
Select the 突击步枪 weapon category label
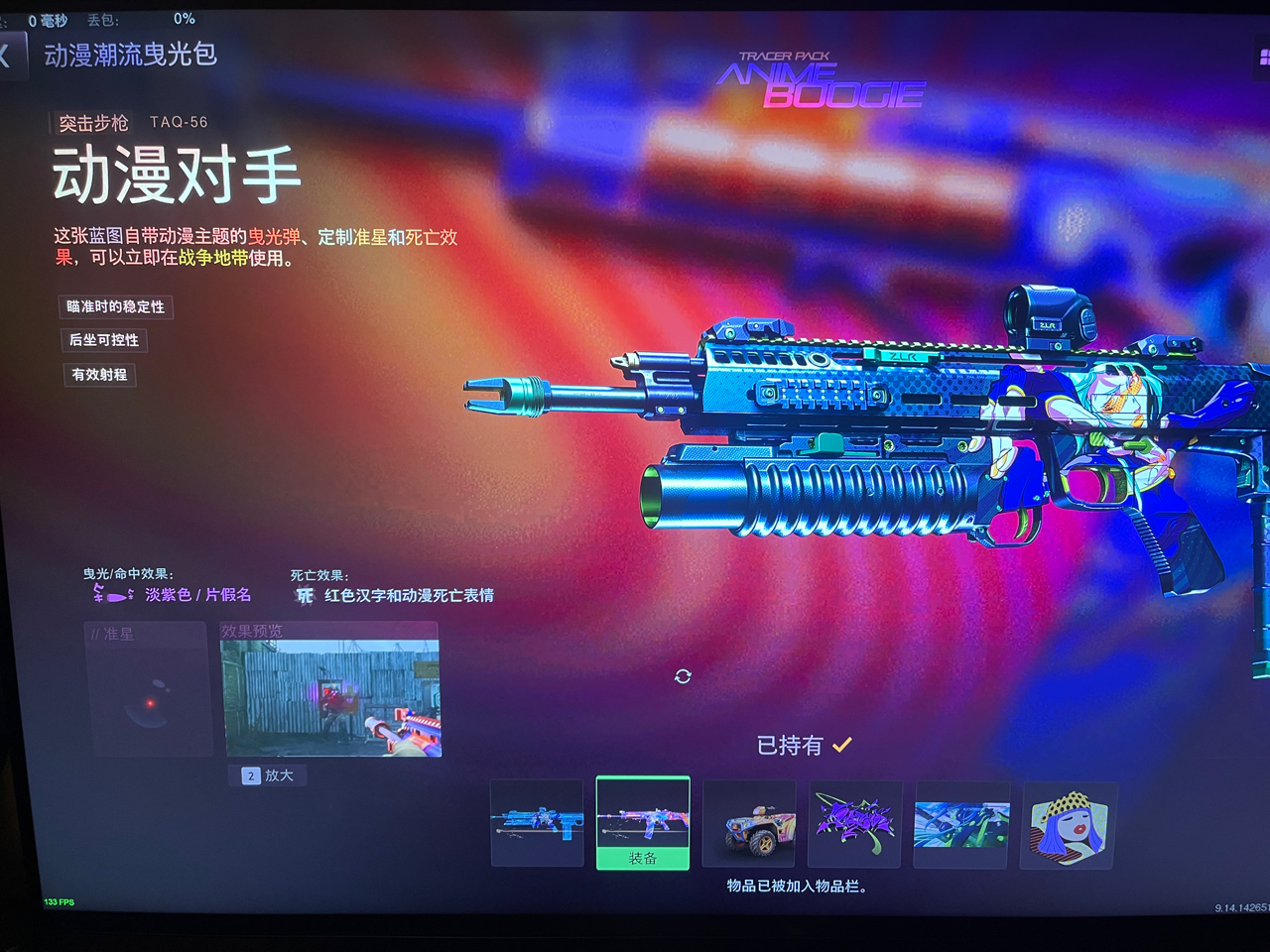(x=92, y=123)
